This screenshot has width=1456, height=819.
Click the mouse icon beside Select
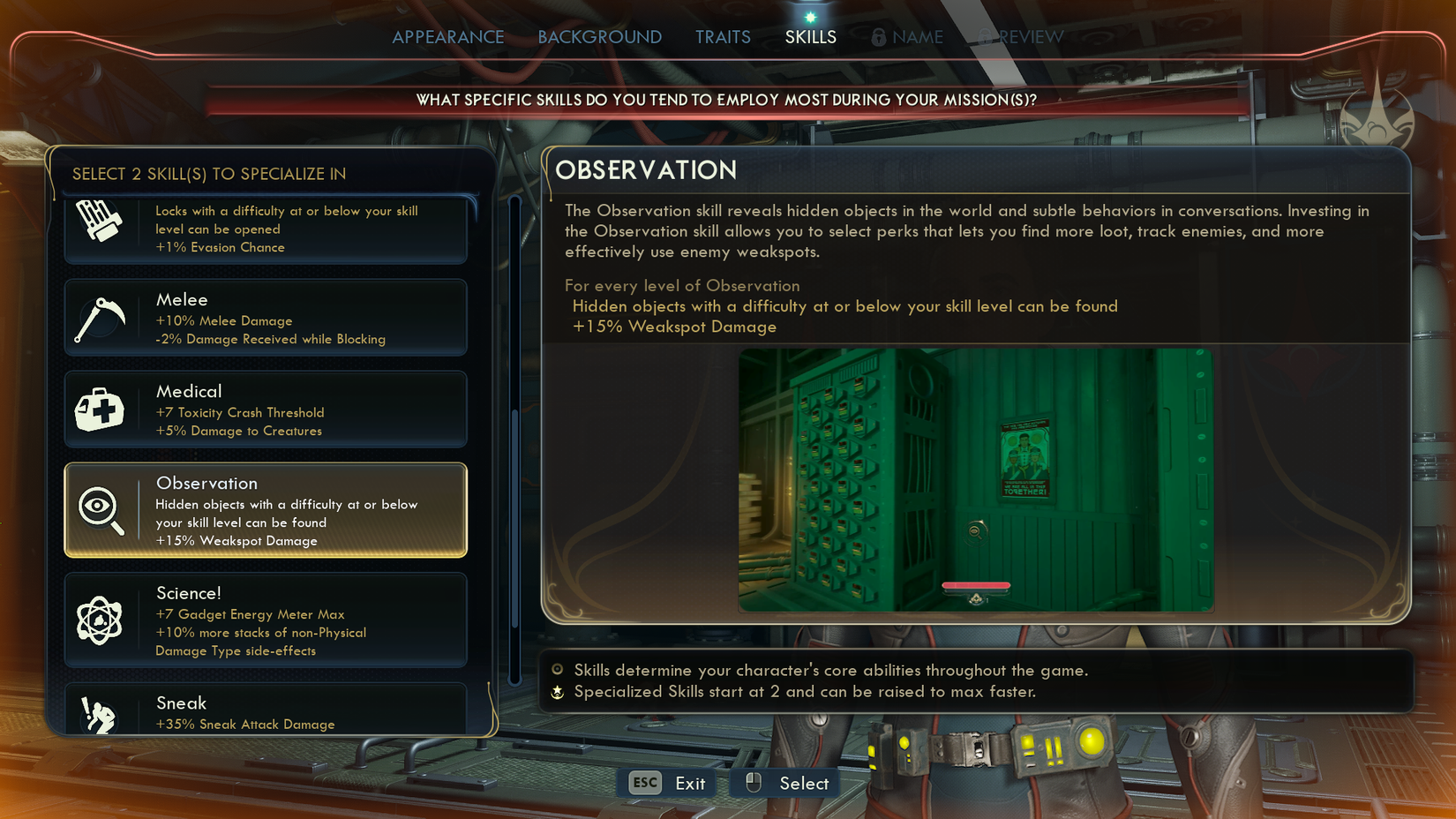pyautogui.click(x=755, y=782)
